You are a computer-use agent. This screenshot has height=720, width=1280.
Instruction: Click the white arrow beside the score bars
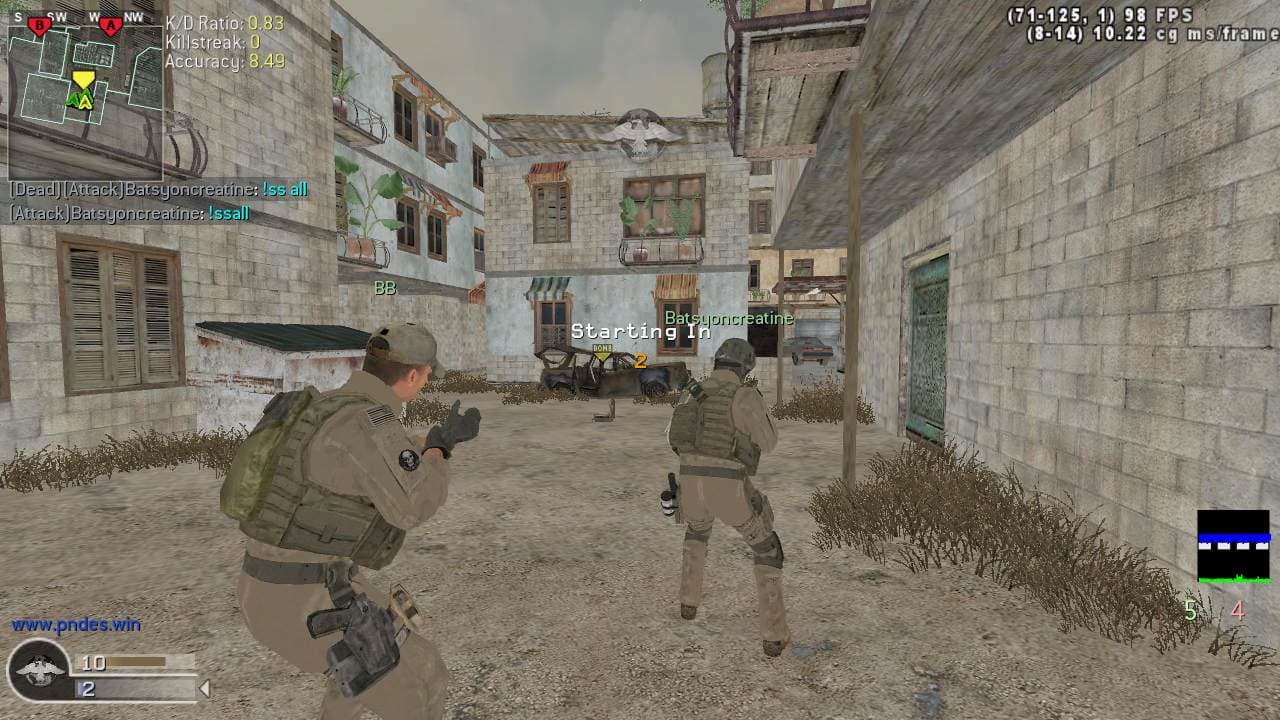(205, 688)
